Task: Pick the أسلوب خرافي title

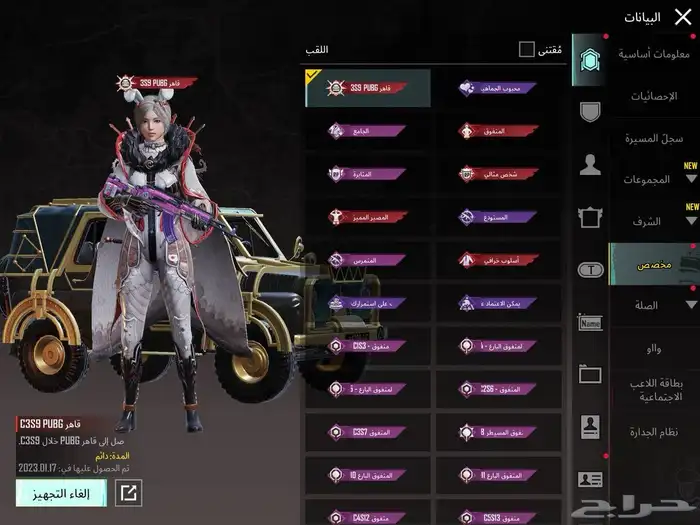Action: coord(497,259)
